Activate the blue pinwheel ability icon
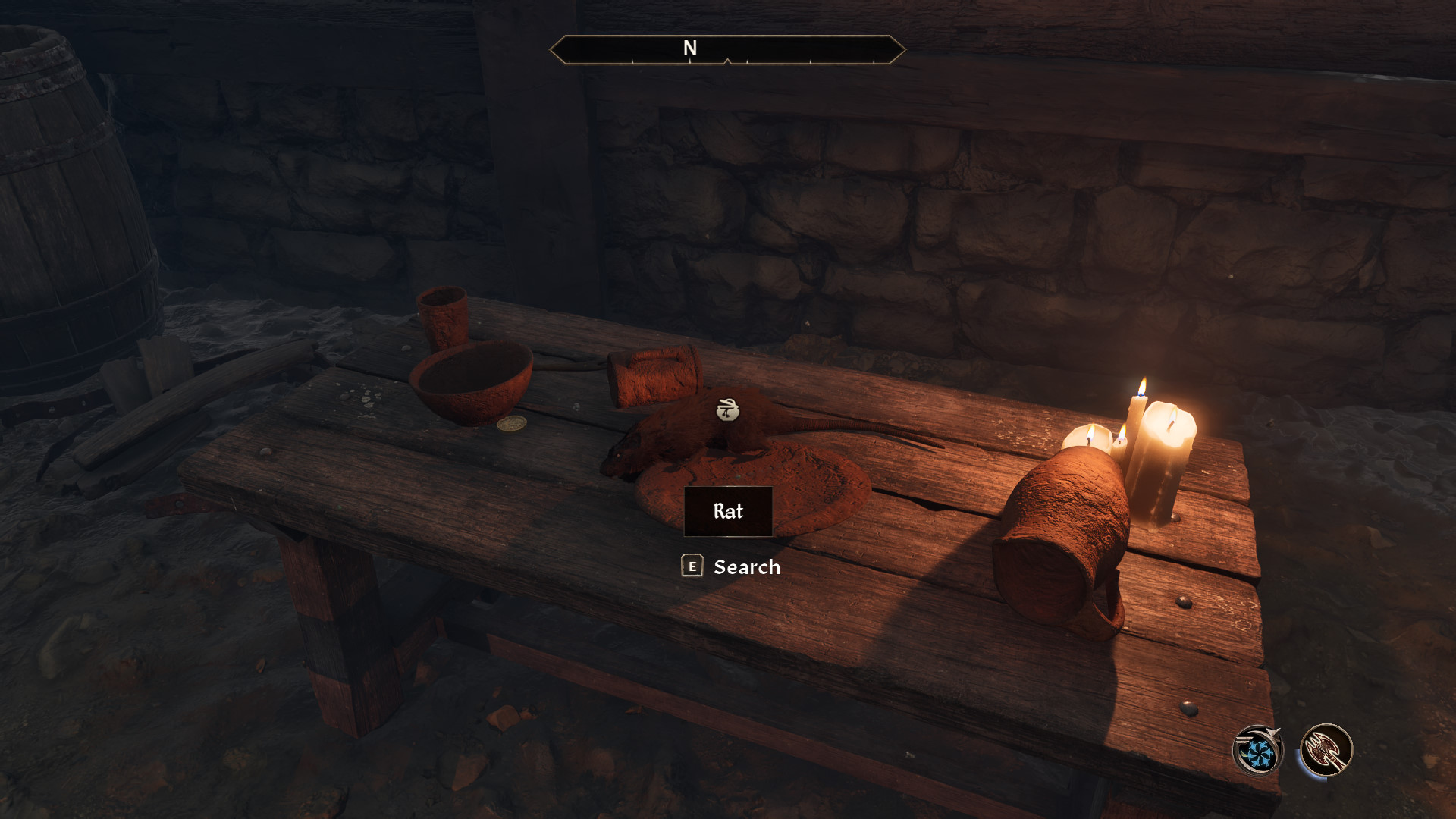 (x=1258, y=752)
